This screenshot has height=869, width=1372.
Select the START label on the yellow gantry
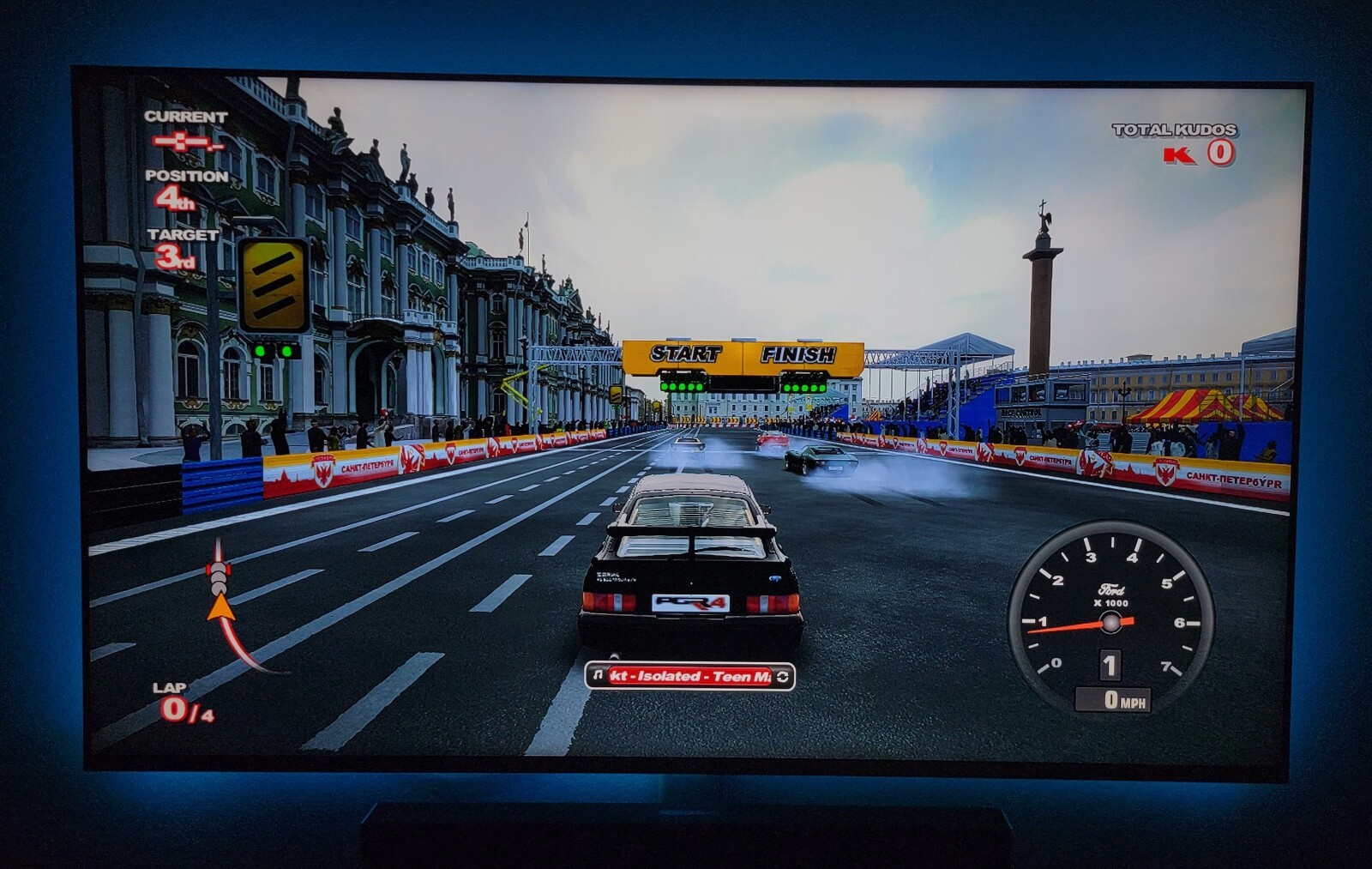684,351
